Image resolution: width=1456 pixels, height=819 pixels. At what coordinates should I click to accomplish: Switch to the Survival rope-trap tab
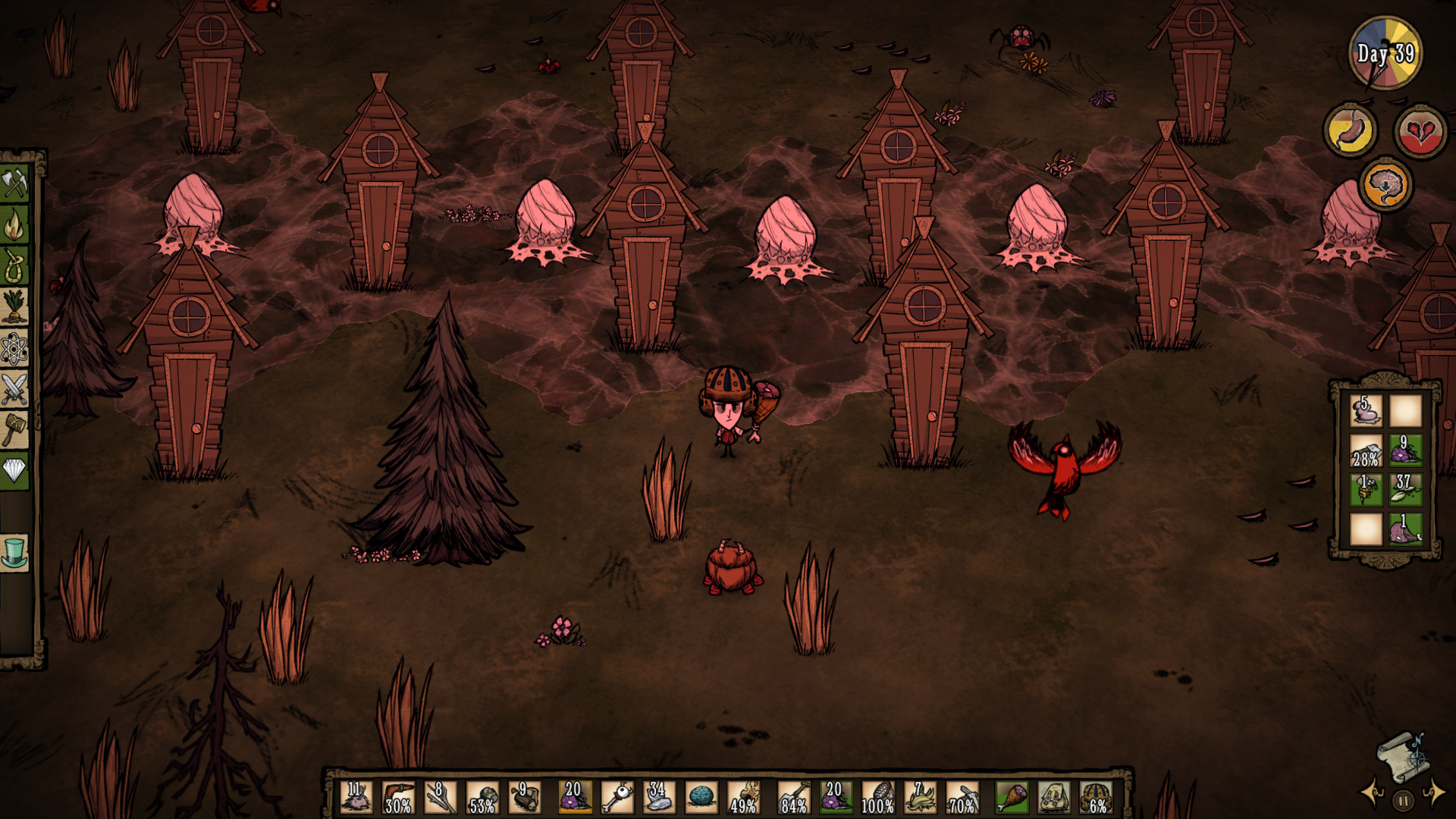[14, 266]
